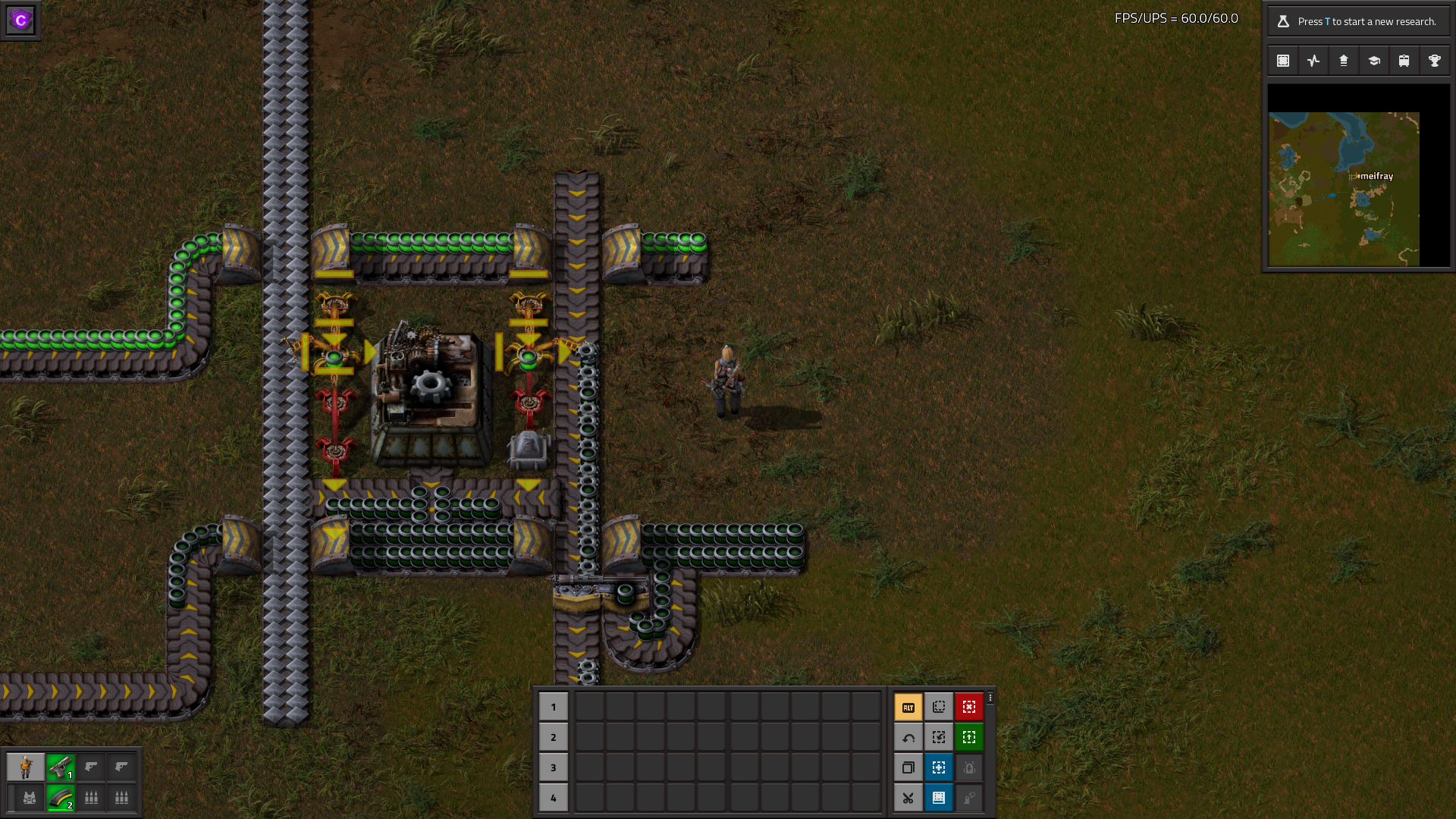Select the pistol weapon slot
The width and height of the screenshot is (1456, 819).
coord(61,767)
